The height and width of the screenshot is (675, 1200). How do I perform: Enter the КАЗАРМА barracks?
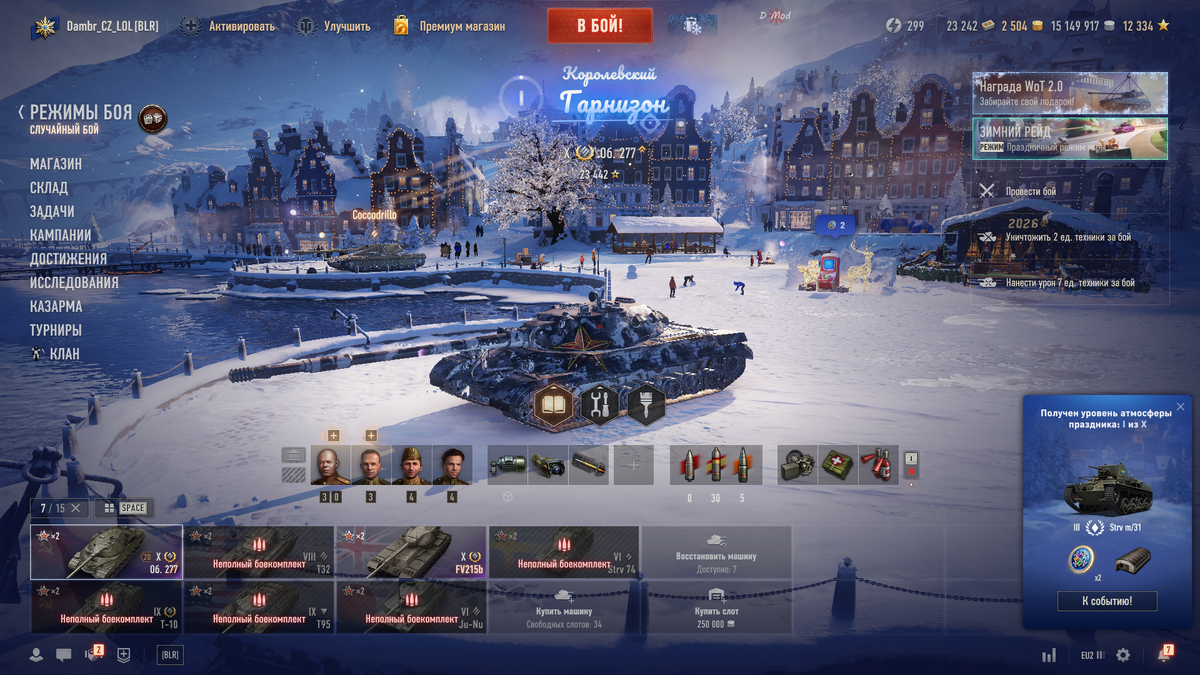pyautogui.click(x=56, y=306)
